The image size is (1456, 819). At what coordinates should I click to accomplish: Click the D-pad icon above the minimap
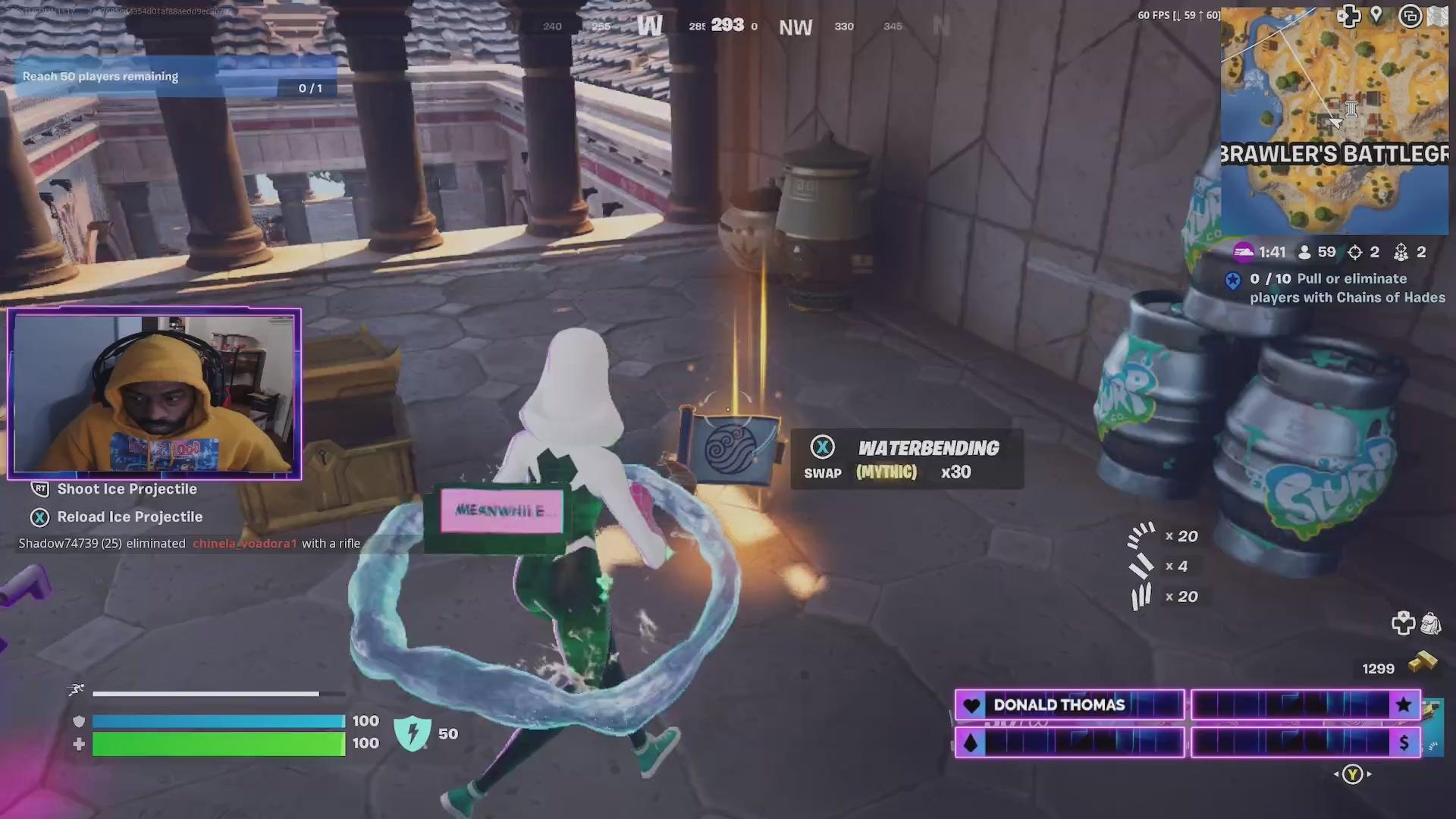[x=1349, y=17]
